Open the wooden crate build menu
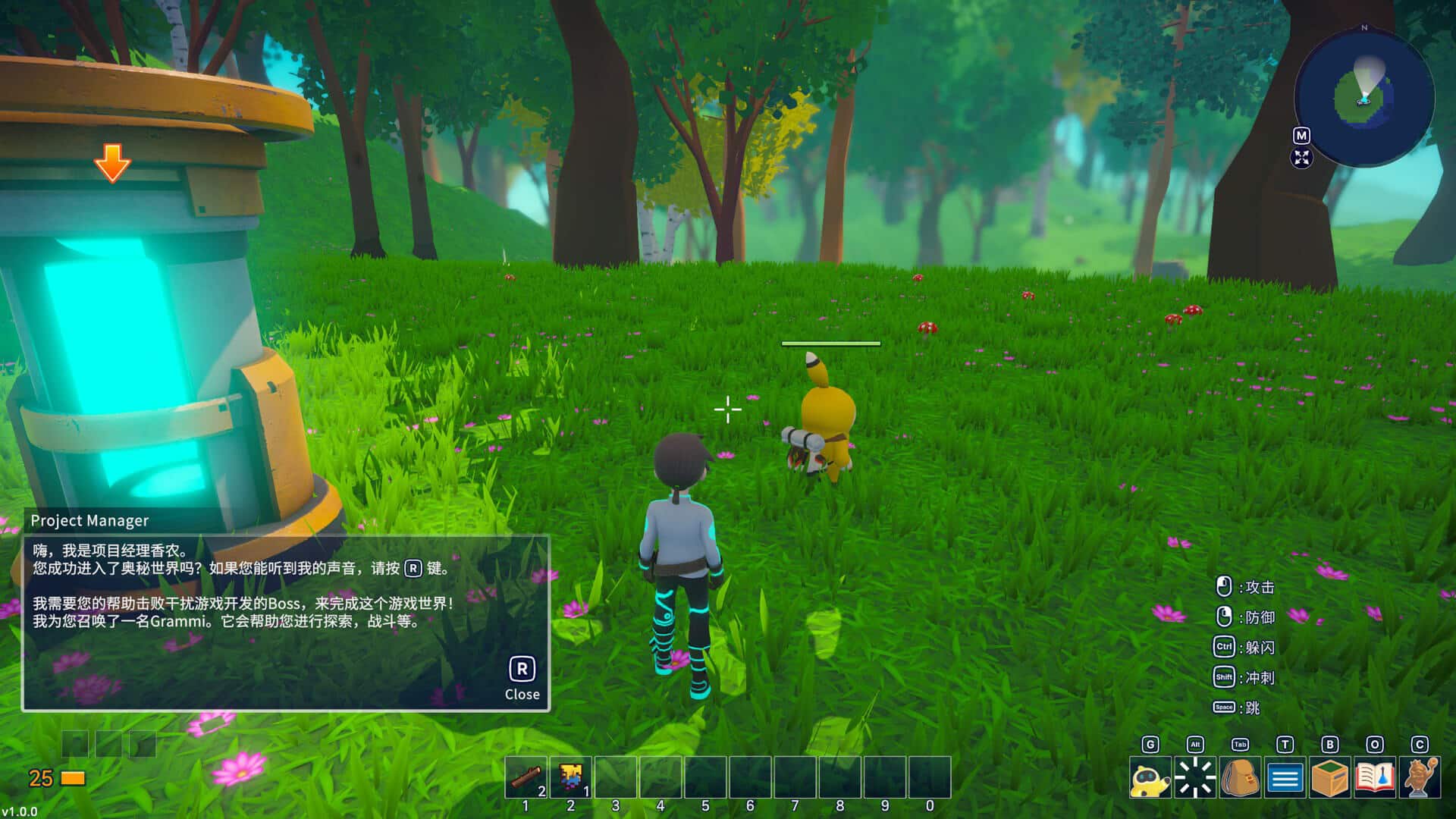Image resolution: width=1456 pixels, height=819 pixels. click(1329, 778)
